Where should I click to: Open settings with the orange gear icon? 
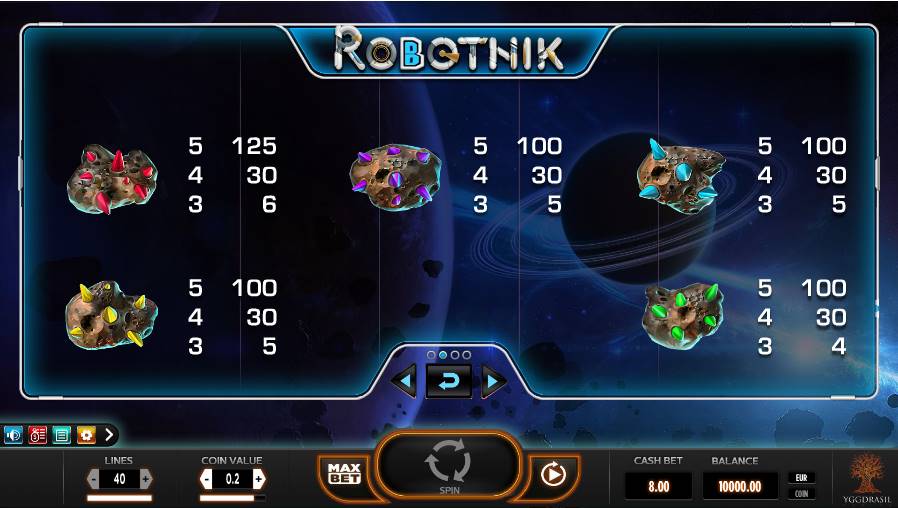86,435
